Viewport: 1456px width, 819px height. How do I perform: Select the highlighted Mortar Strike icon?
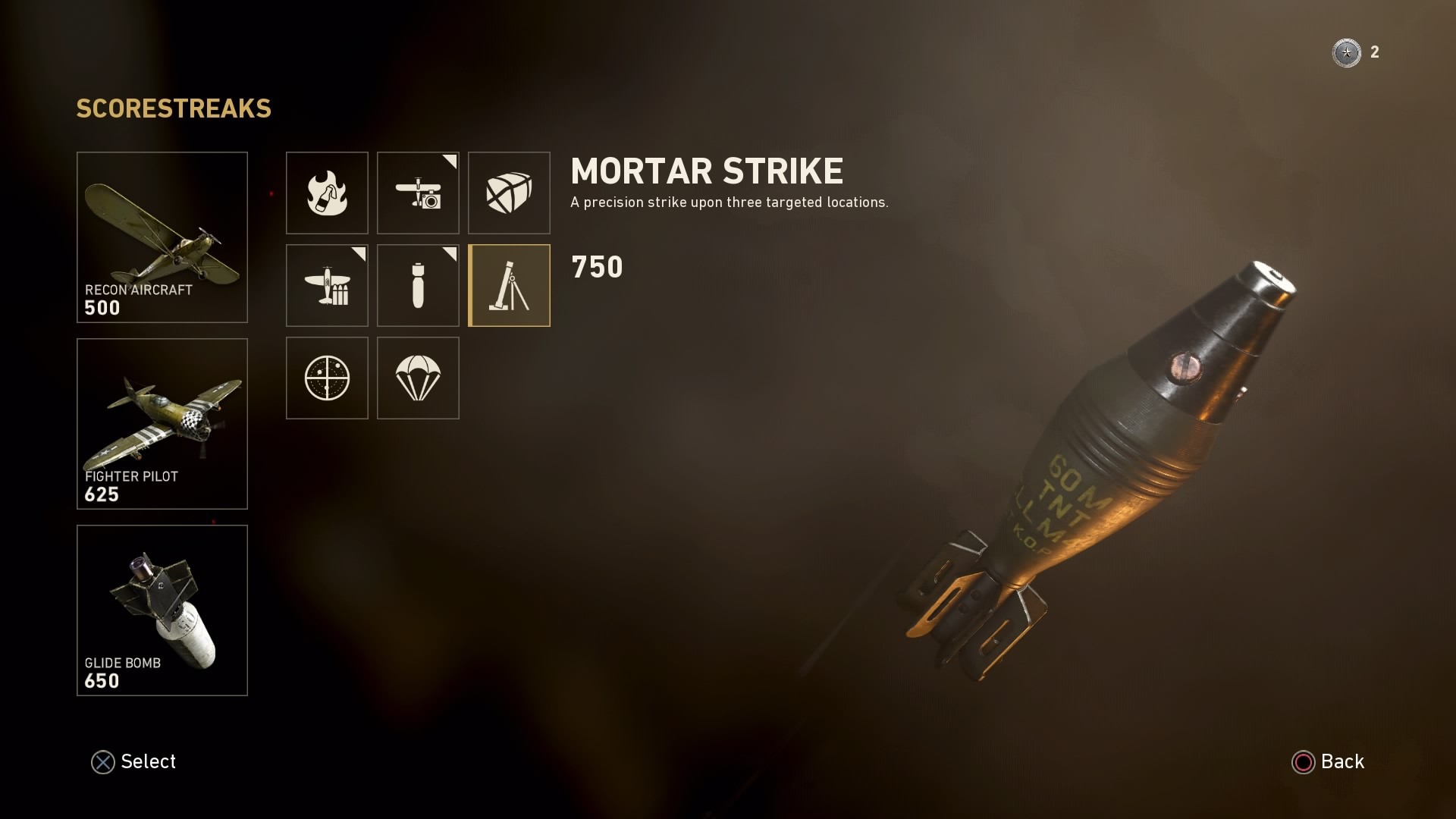509,285
